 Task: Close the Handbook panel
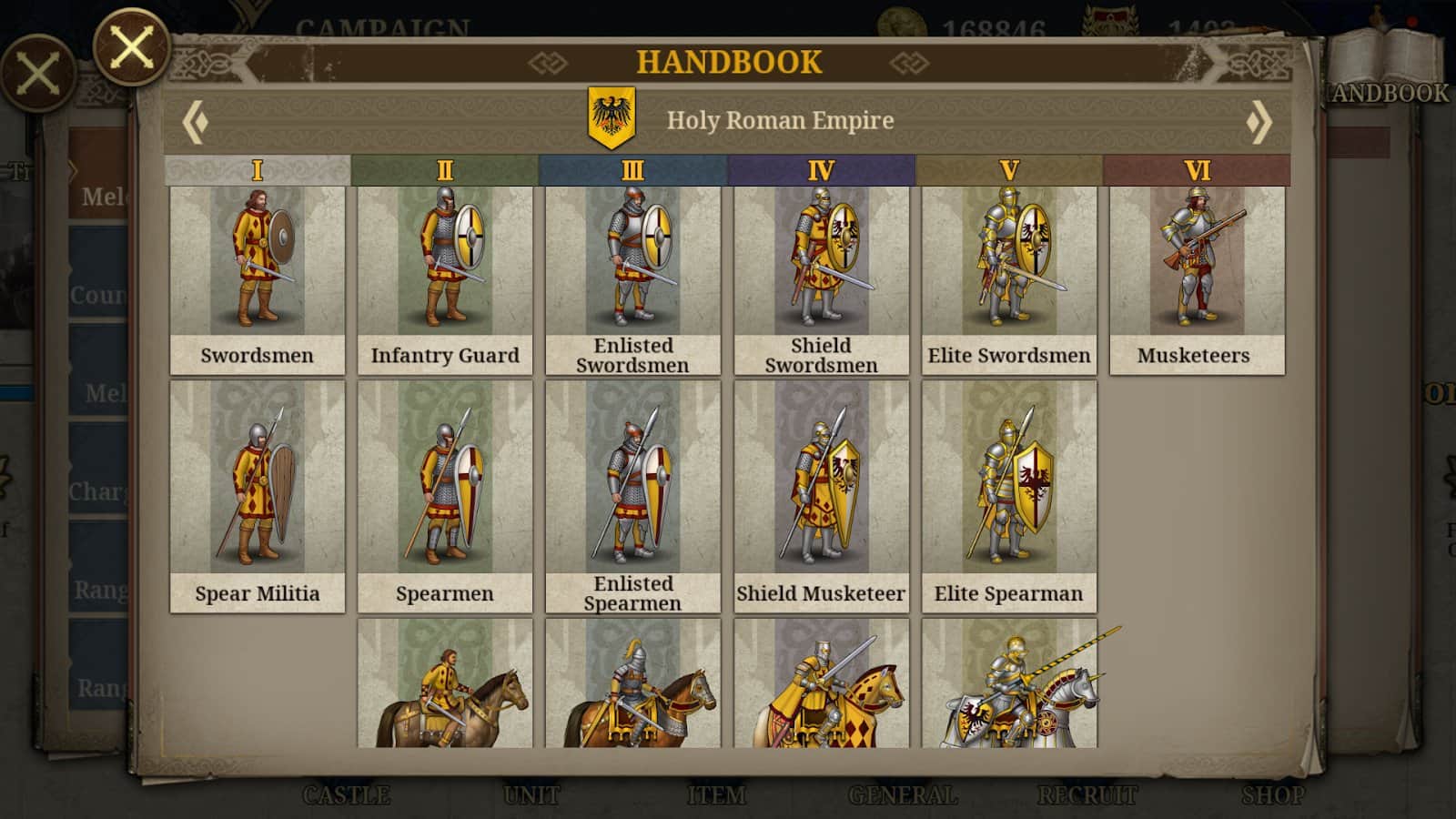coord(132,45)
